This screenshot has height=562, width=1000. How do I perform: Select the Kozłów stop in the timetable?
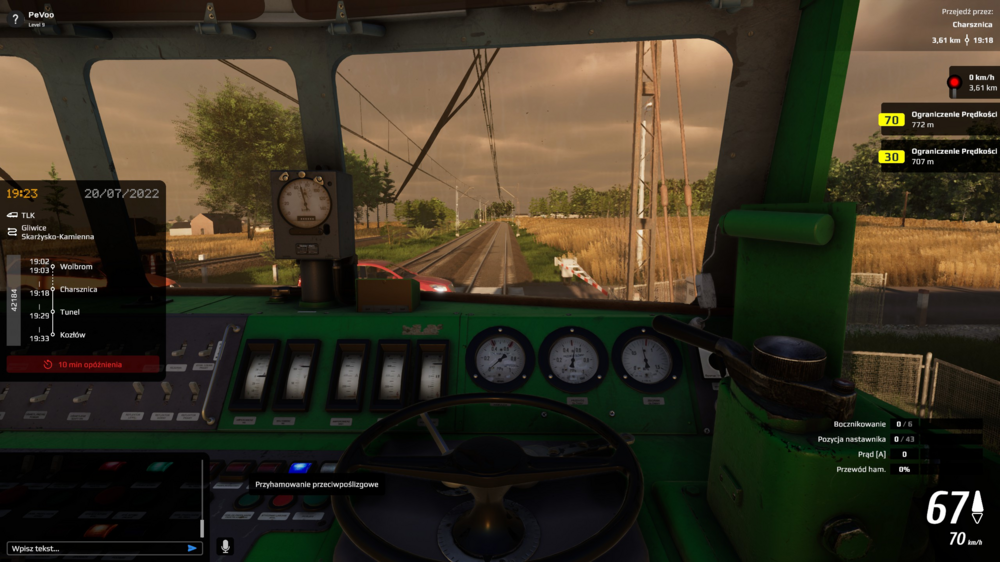coord(73,335)
